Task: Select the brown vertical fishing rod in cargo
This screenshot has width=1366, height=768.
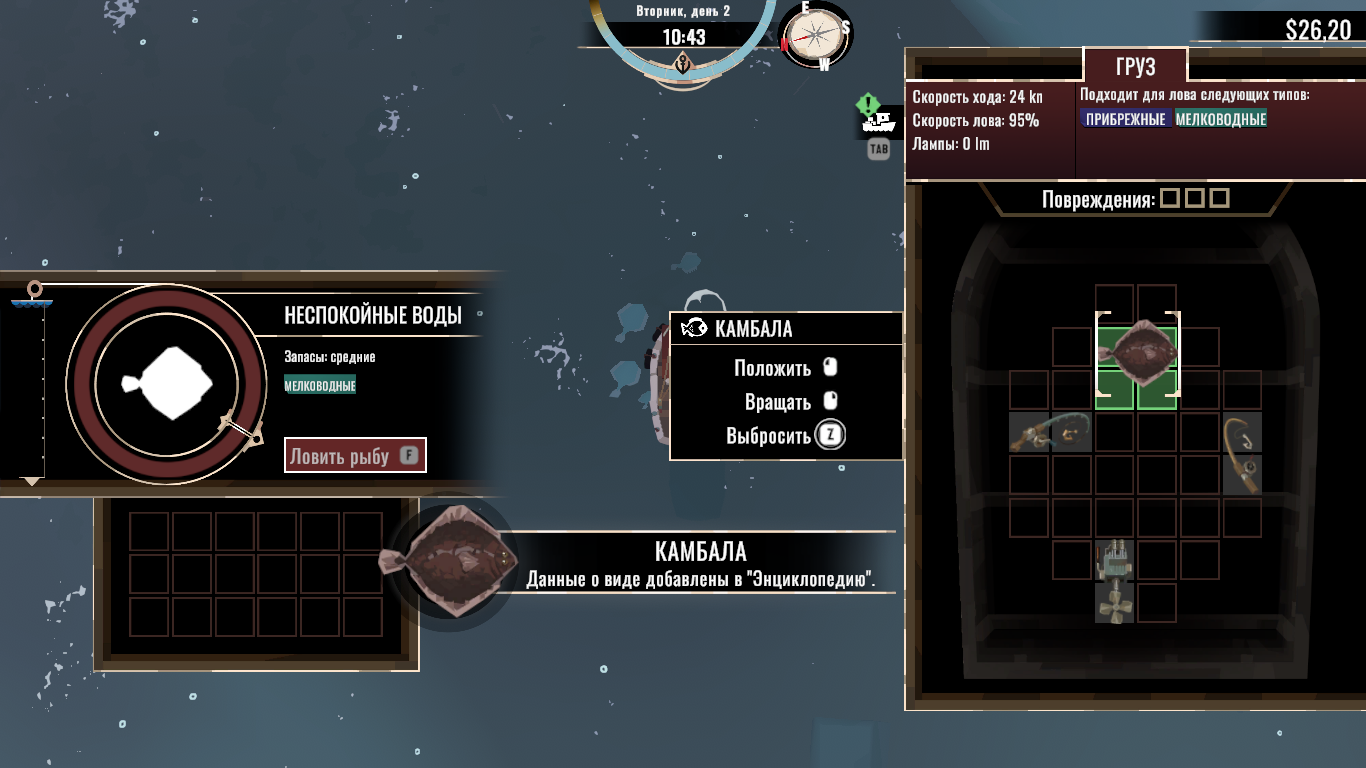Action: coord(1242,454)
